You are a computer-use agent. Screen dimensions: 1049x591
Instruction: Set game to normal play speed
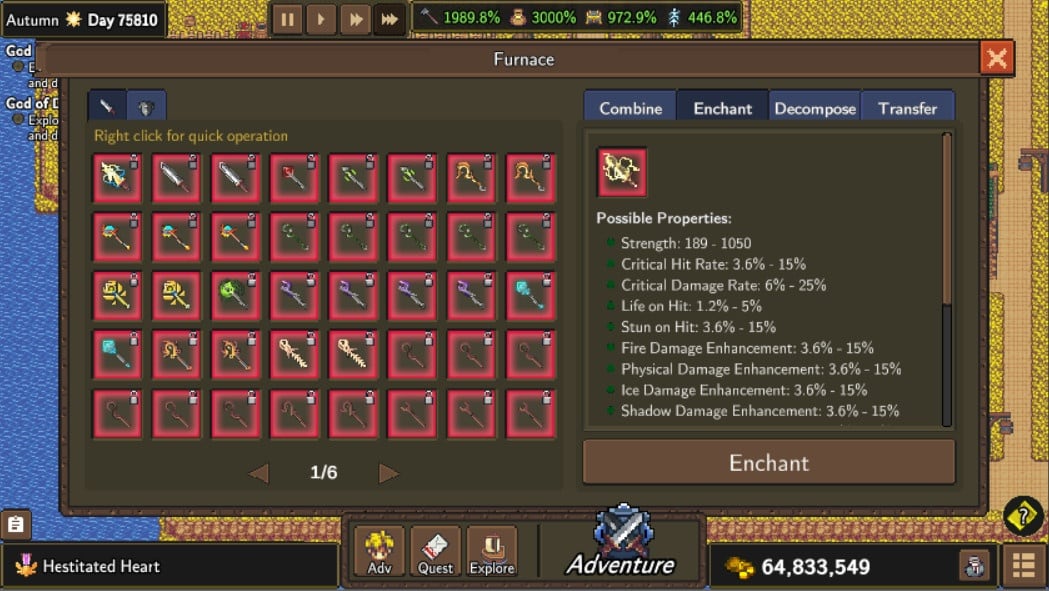pos(321,19)
